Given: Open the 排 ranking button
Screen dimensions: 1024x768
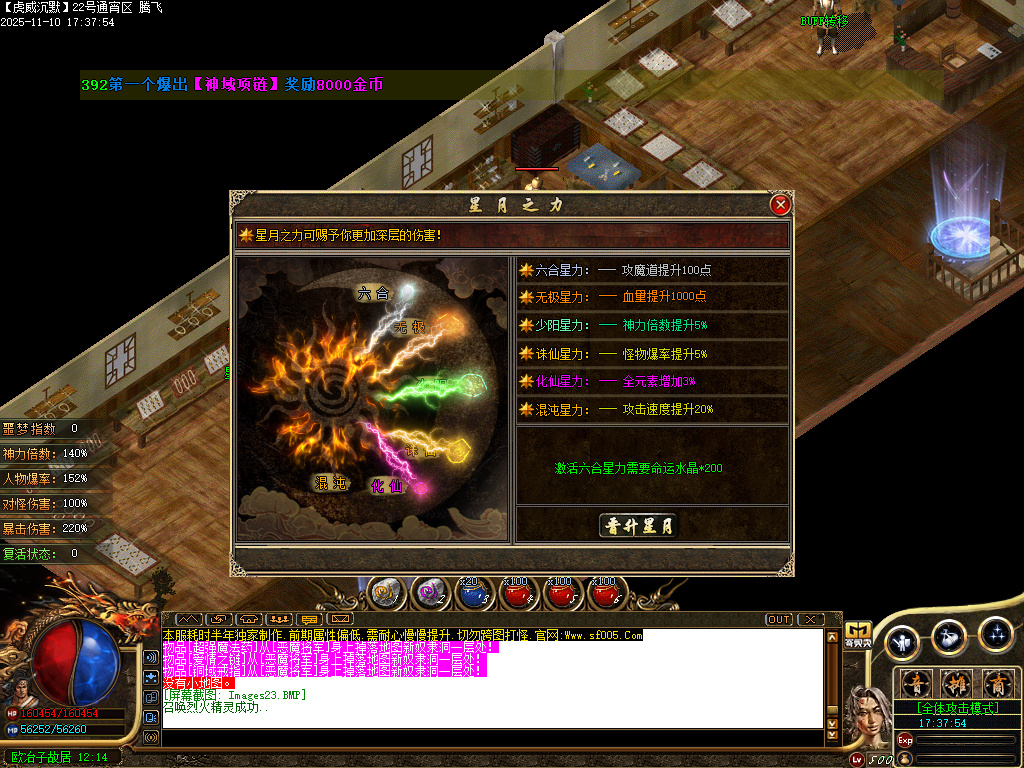Looking at the screenshot, I should pyautogui.click(x=957, y=684).
